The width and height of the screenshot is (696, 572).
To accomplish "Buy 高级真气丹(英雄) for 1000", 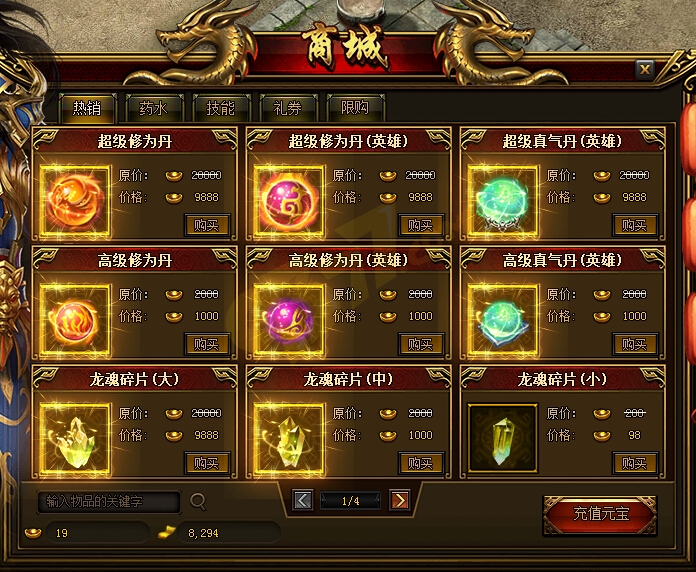I will pos(635,344).
